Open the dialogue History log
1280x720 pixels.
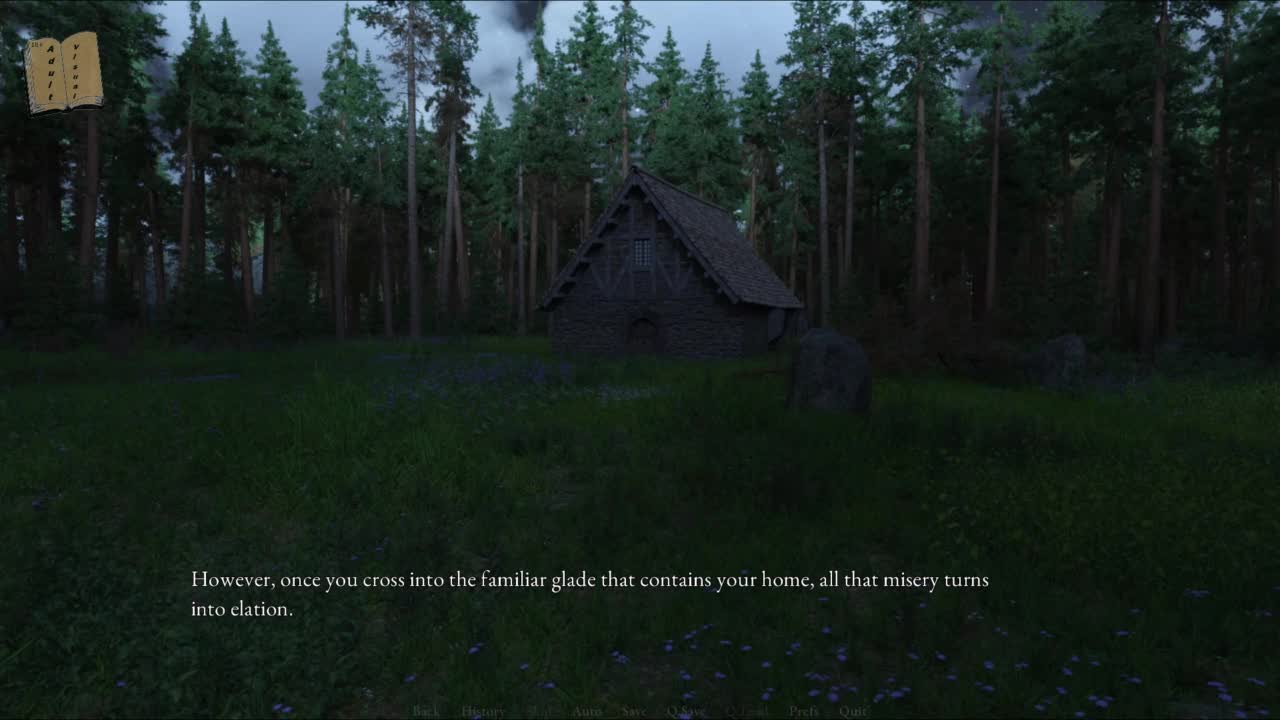pos(483,711)
